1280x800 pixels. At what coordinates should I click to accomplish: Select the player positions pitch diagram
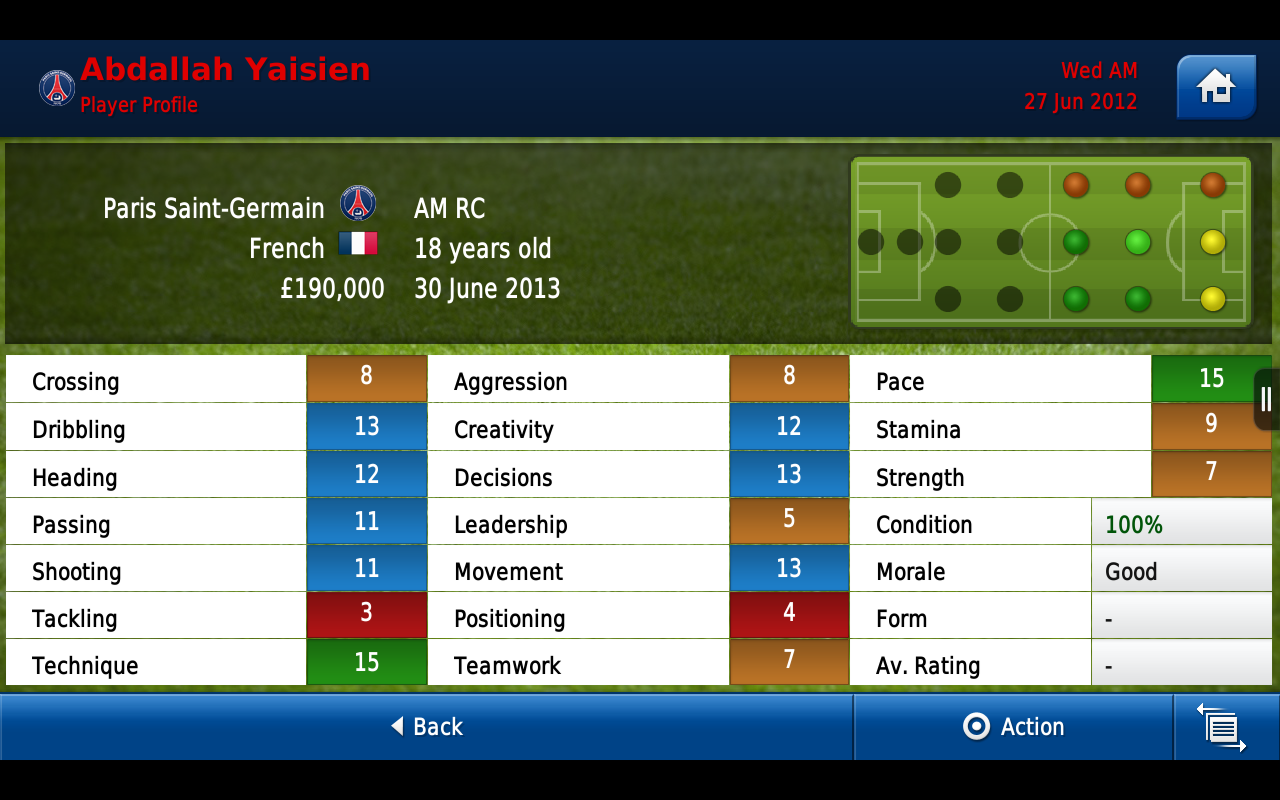pyautogui.click(x=1050, y=242)
